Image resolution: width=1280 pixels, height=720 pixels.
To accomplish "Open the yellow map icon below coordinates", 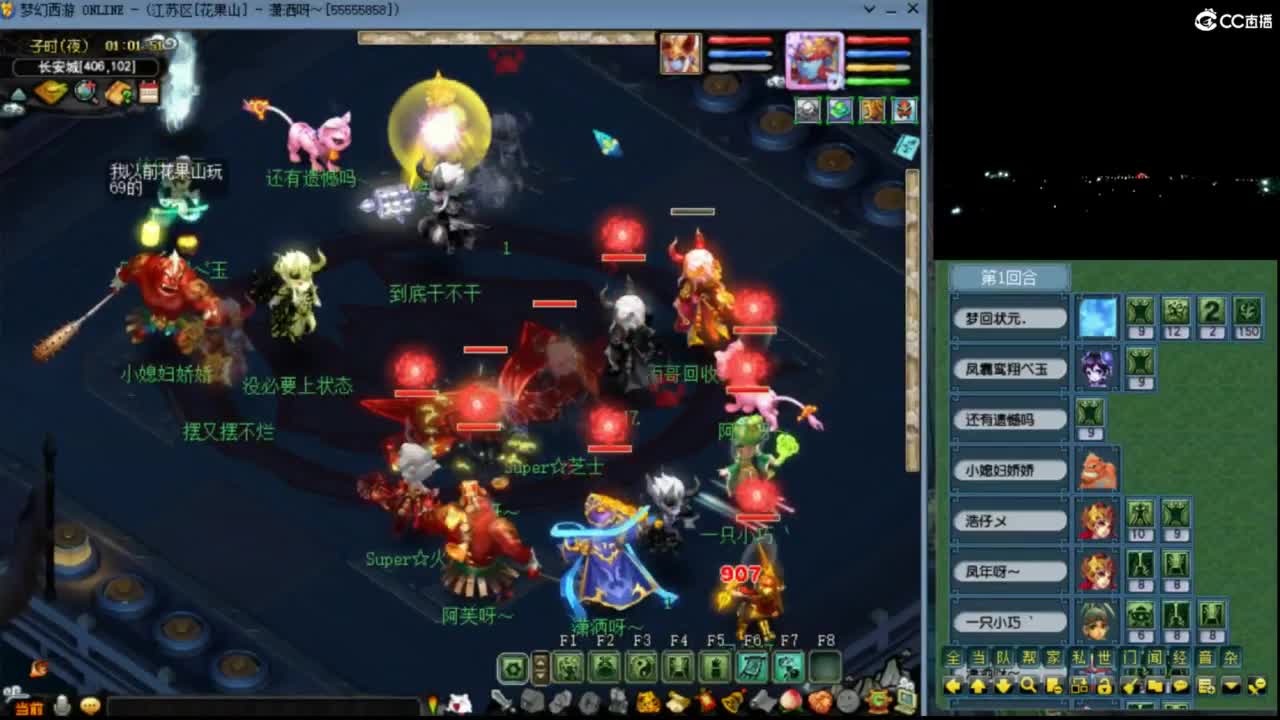I will 49,91.
